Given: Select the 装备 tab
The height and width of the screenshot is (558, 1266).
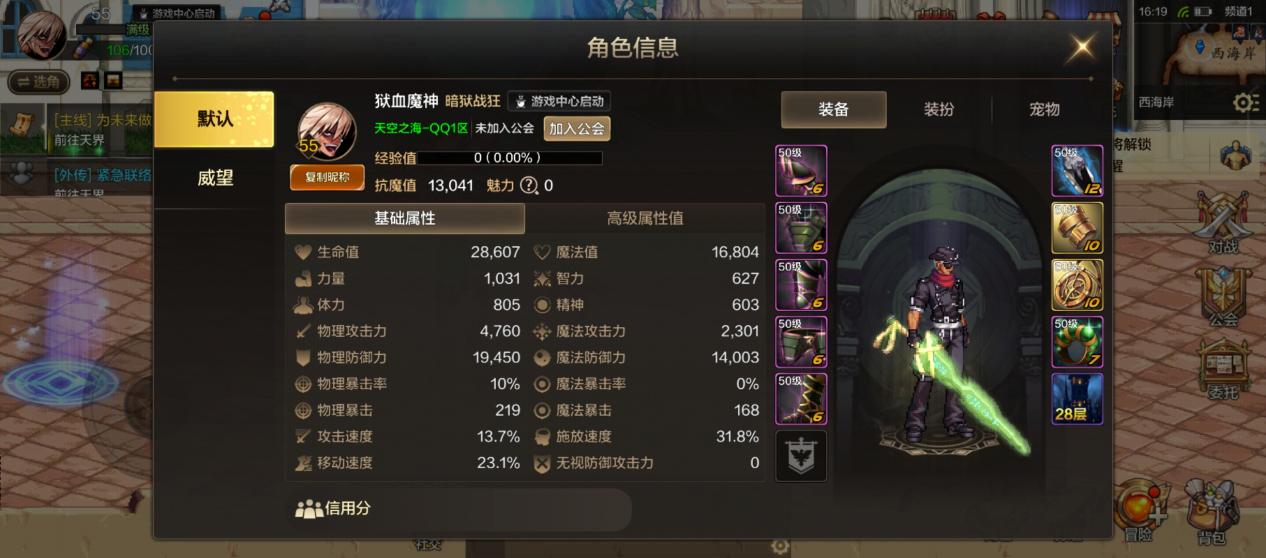Looking at the screenshot, I should [833, 110].
